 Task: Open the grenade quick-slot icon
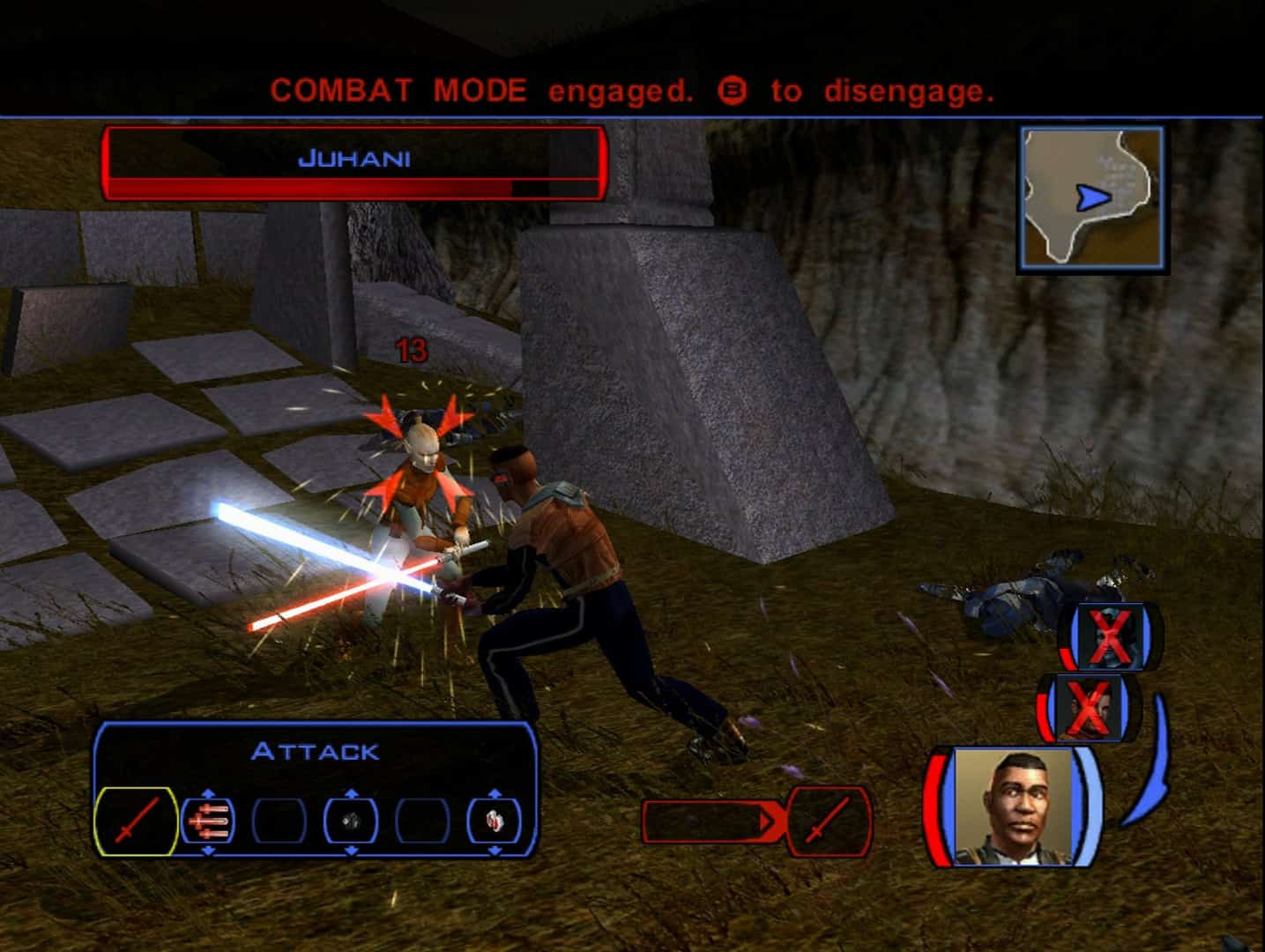pos(351,822)
